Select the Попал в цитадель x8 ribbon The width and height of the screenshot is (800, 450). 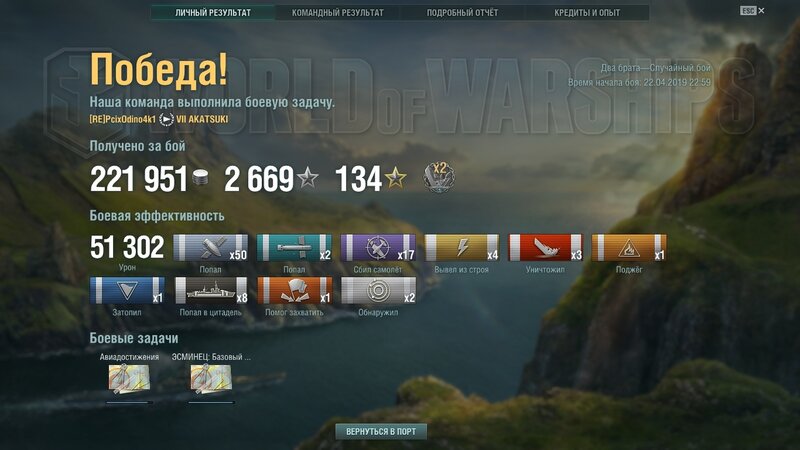pyautogui.click(x=211, y=290)
